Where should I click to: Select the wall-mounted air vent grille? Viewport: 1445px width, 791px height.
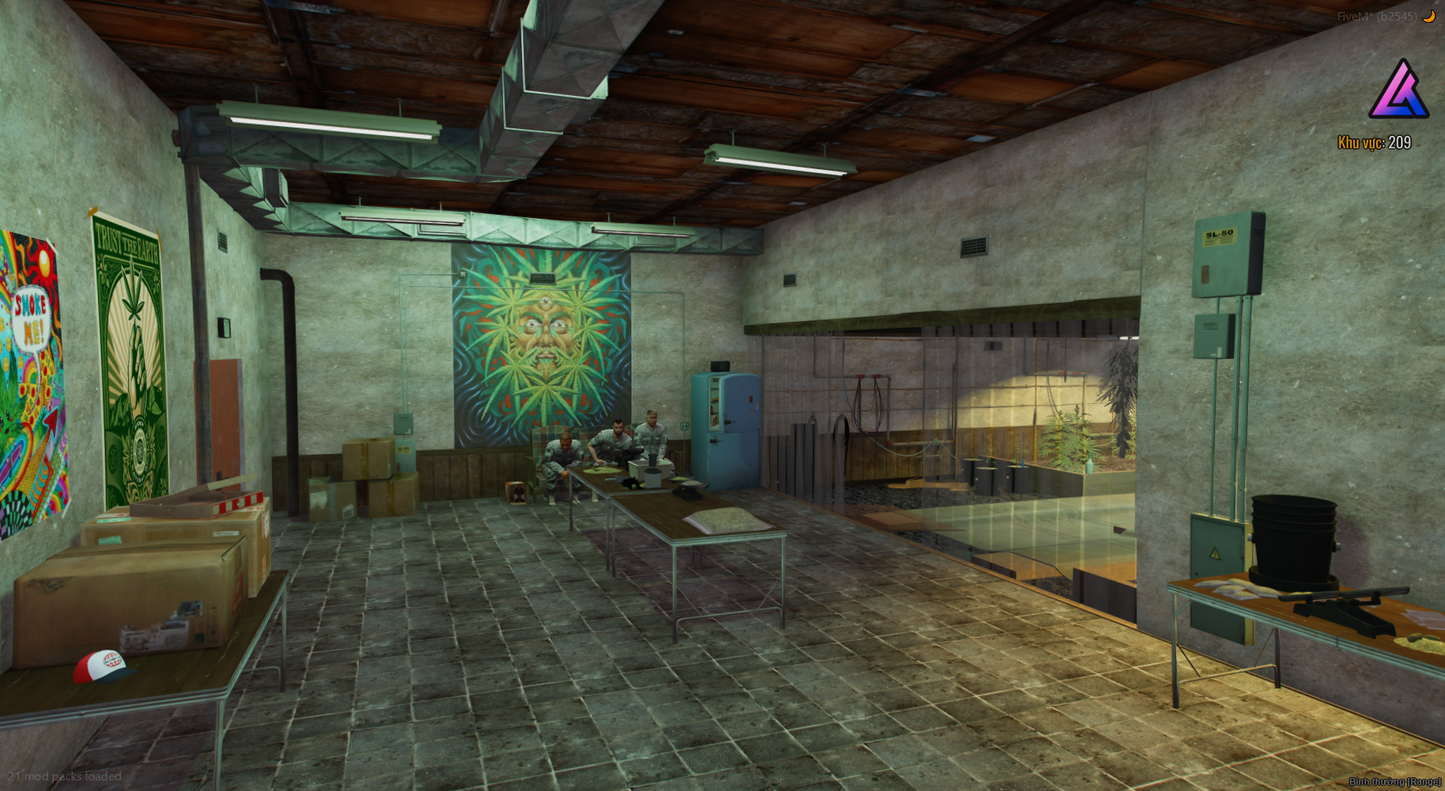(975, 245)
